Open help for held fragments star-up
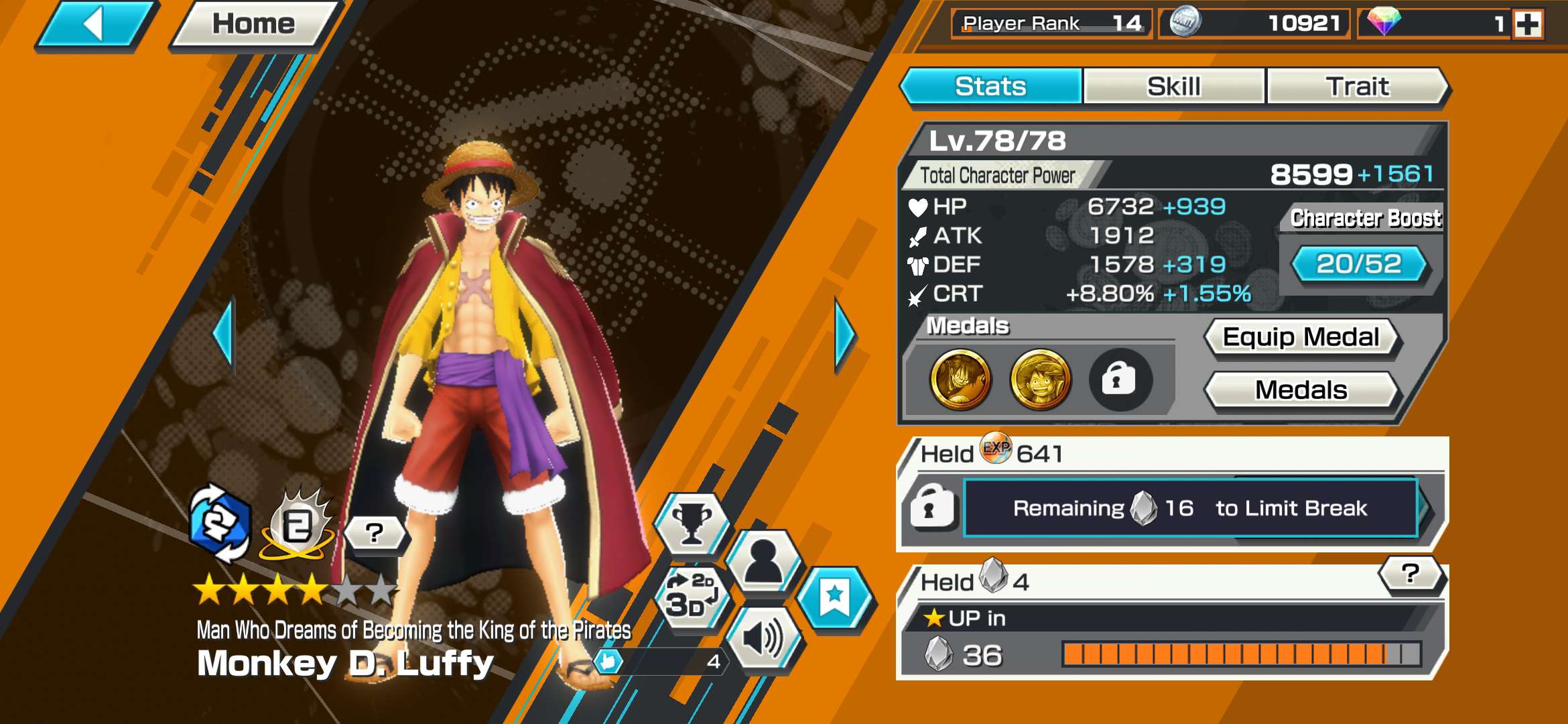The height and width of the screenshot is (724, 1568). click(1410, 574)
